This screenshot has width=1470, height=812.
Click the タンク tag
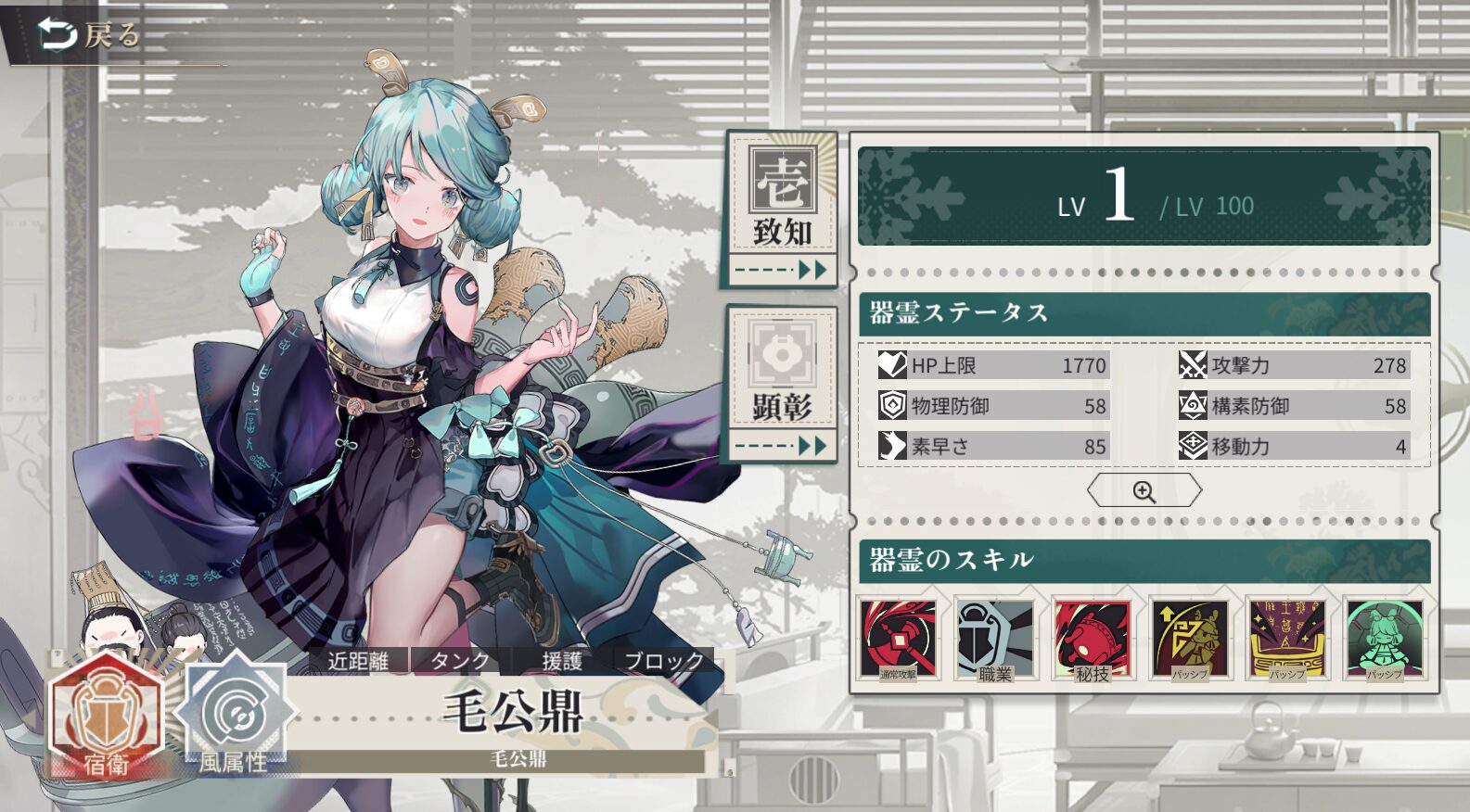460,661
